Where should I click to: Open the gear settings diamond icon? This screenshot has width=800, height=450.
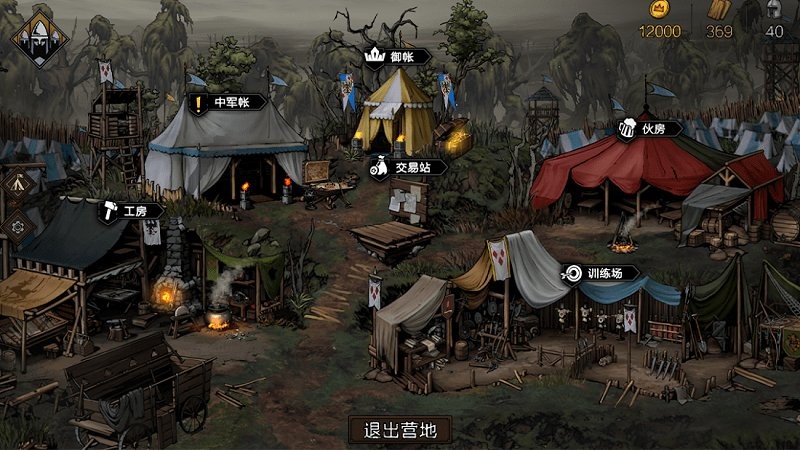pos(17,226)
